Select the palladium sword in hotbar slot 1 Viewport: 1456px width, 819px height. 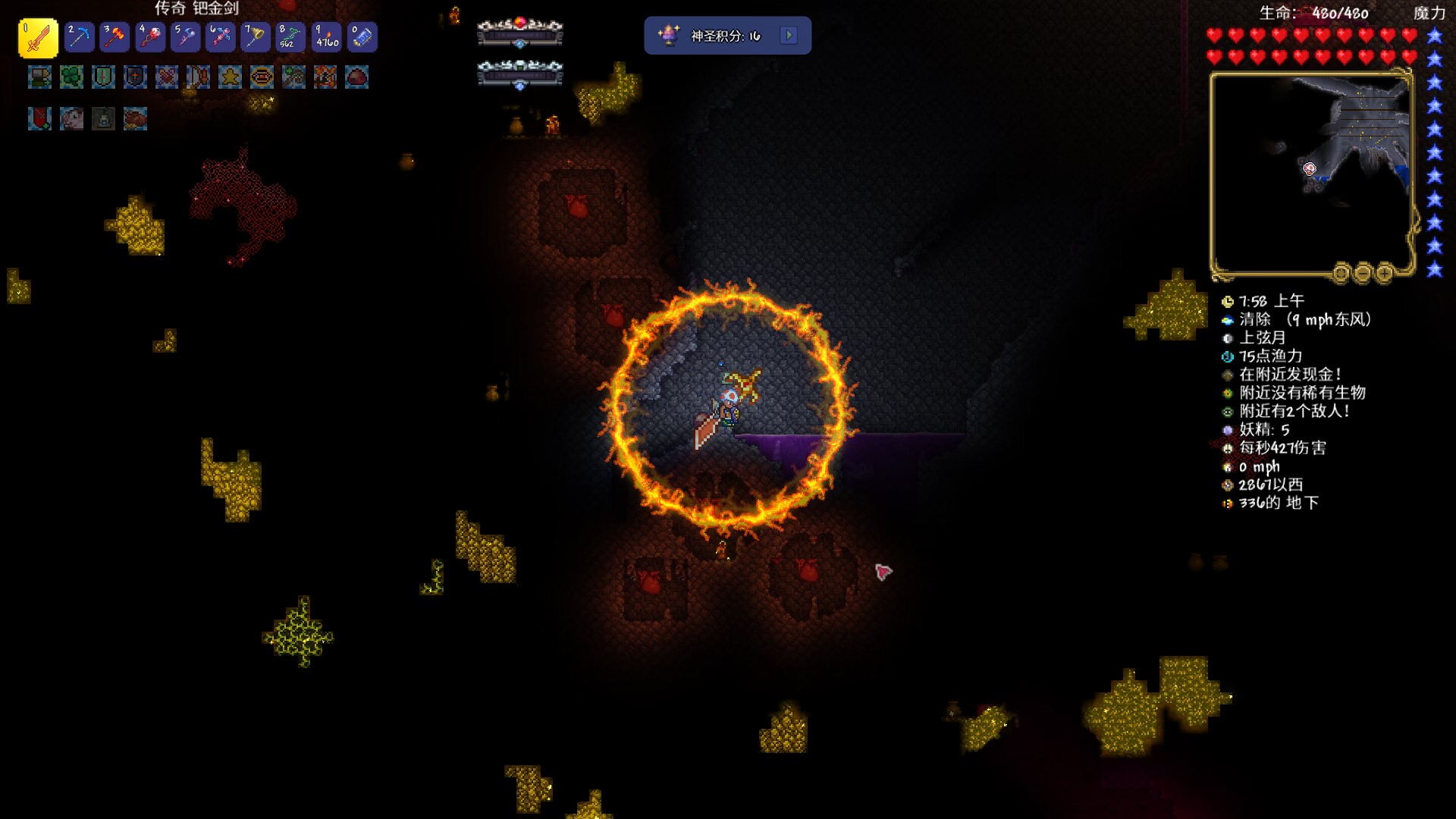(x=38, y=37)
